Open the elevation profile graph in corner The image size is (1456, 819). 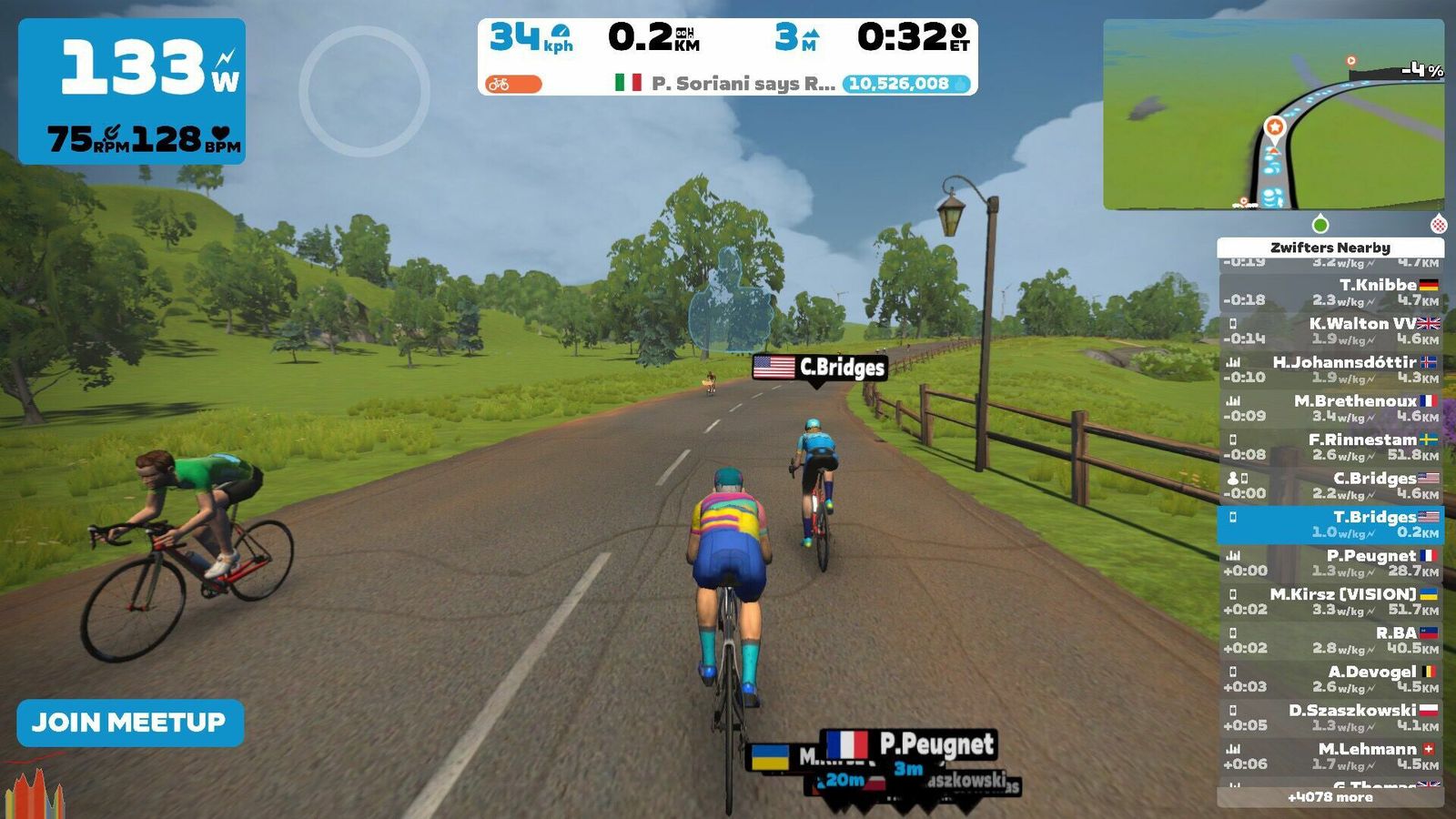pyautogui.click(x=34, y=794)
